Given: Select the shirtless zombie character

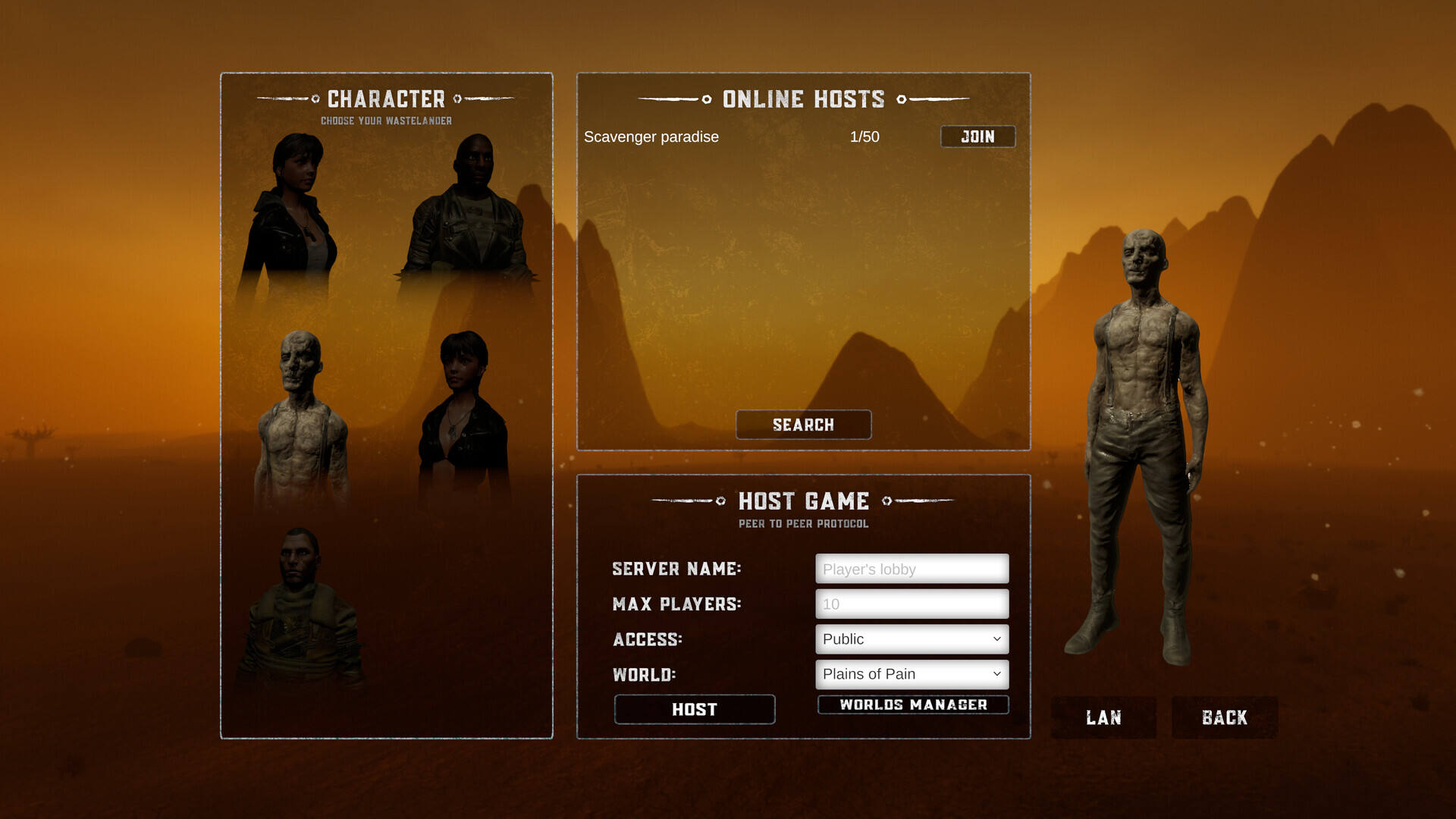Looking at the screenshot, I should pos(302,417).
